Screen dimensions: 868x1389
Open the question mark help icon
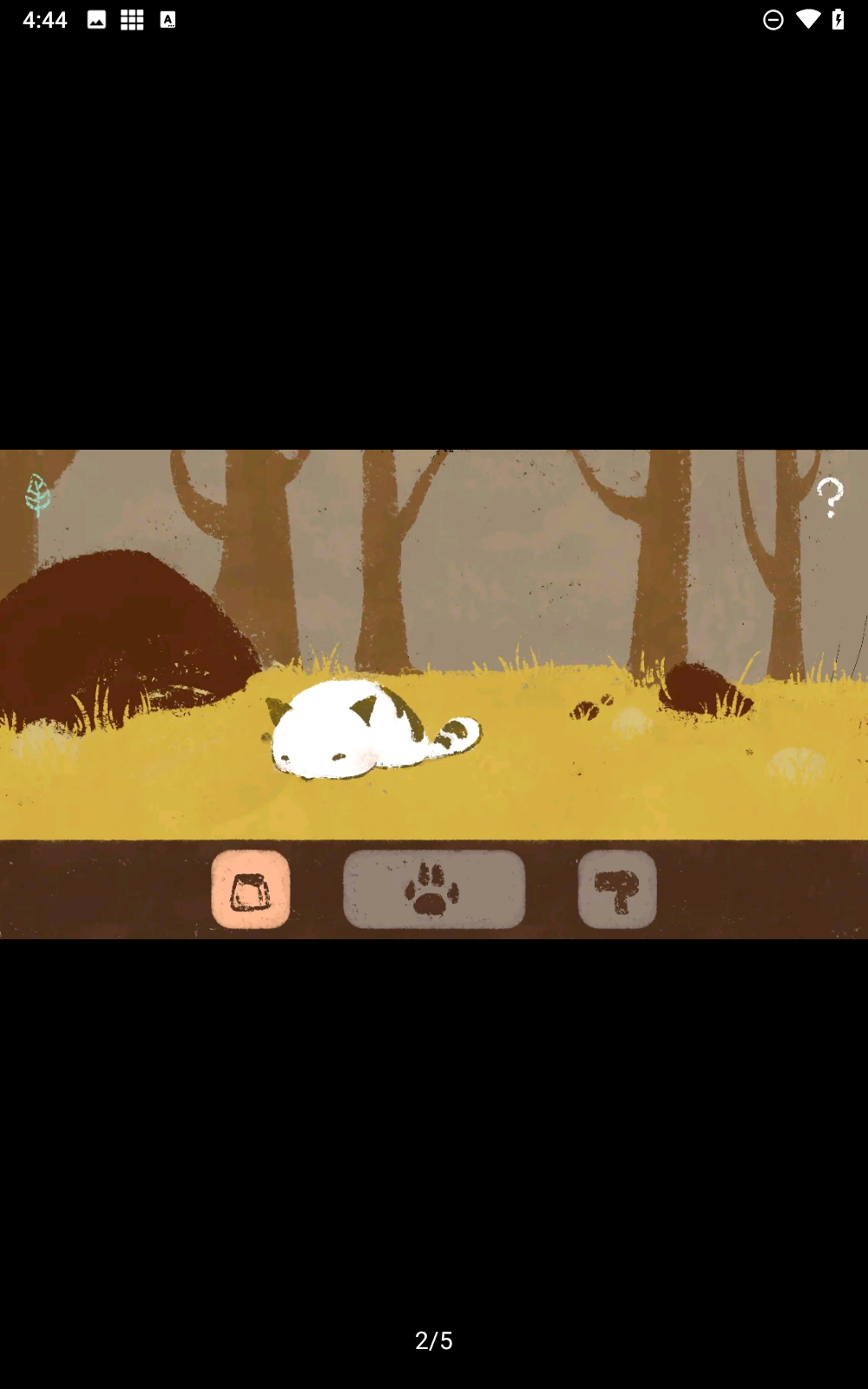(830, 497)
